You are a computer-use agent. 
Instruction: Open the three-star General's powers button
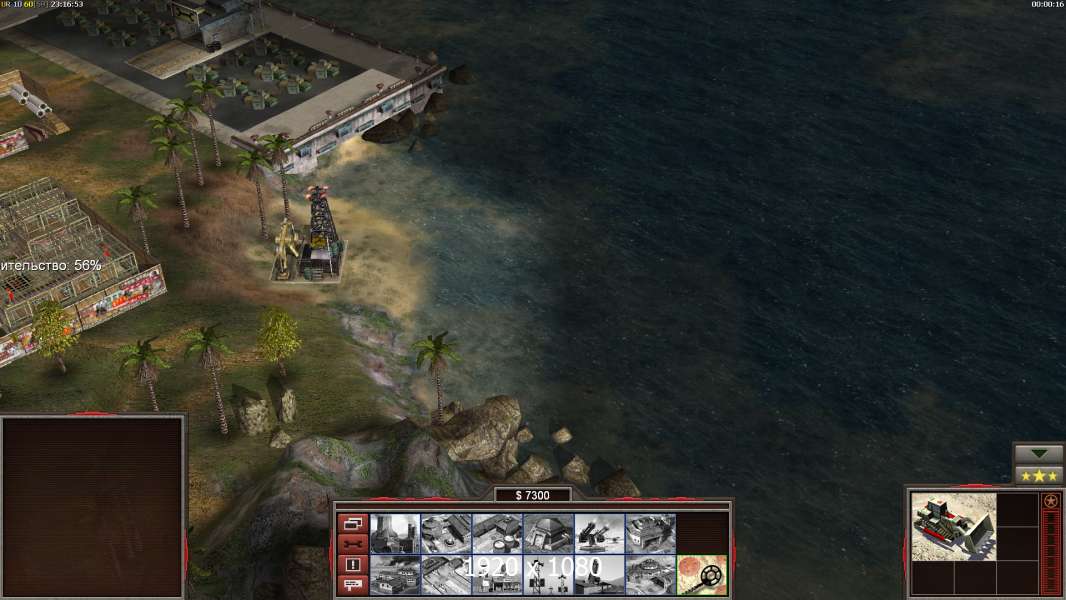coord(1039,475)
